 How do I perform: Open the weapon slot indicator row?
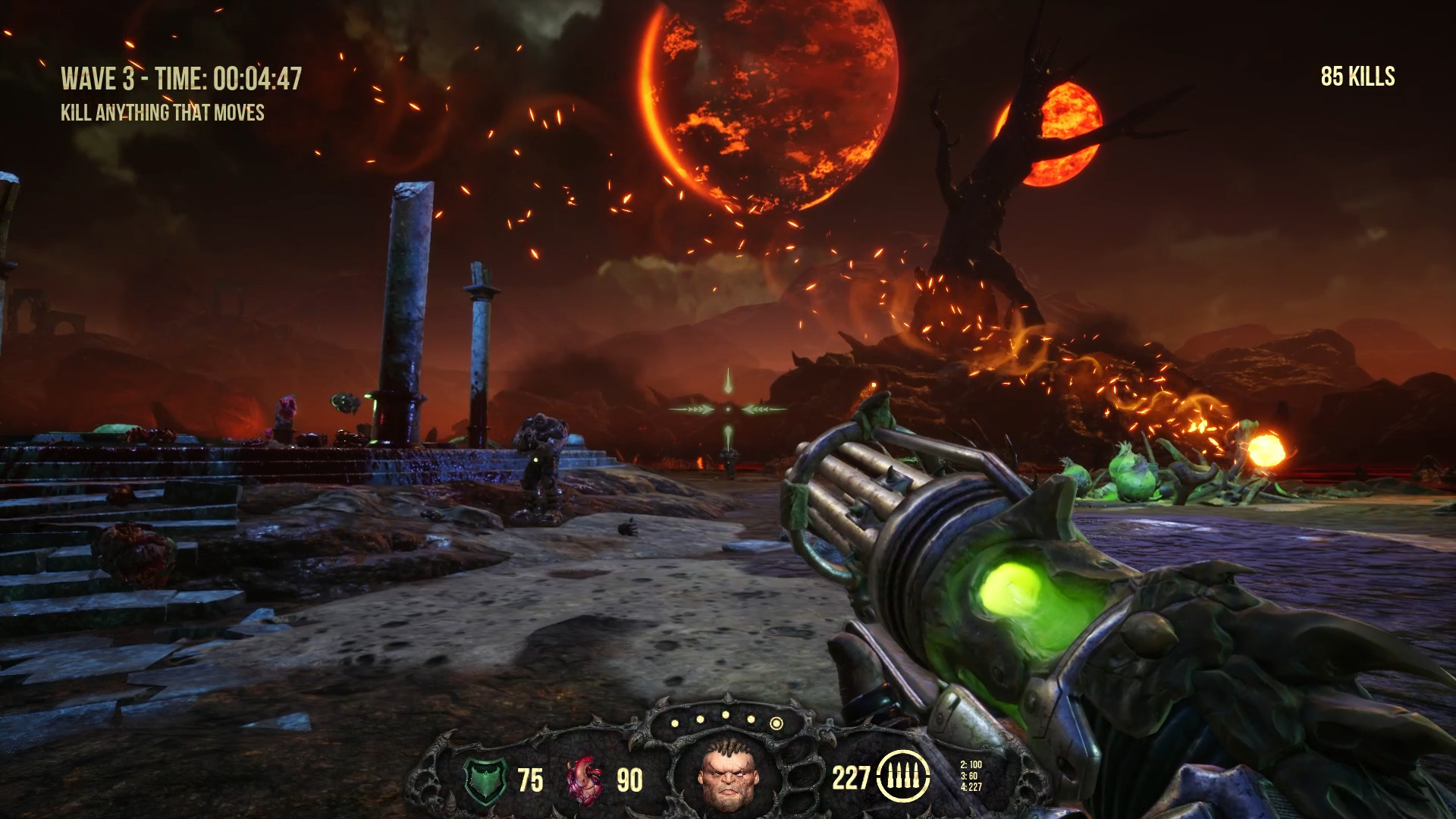pyautogui.click(x=726, y=720)
